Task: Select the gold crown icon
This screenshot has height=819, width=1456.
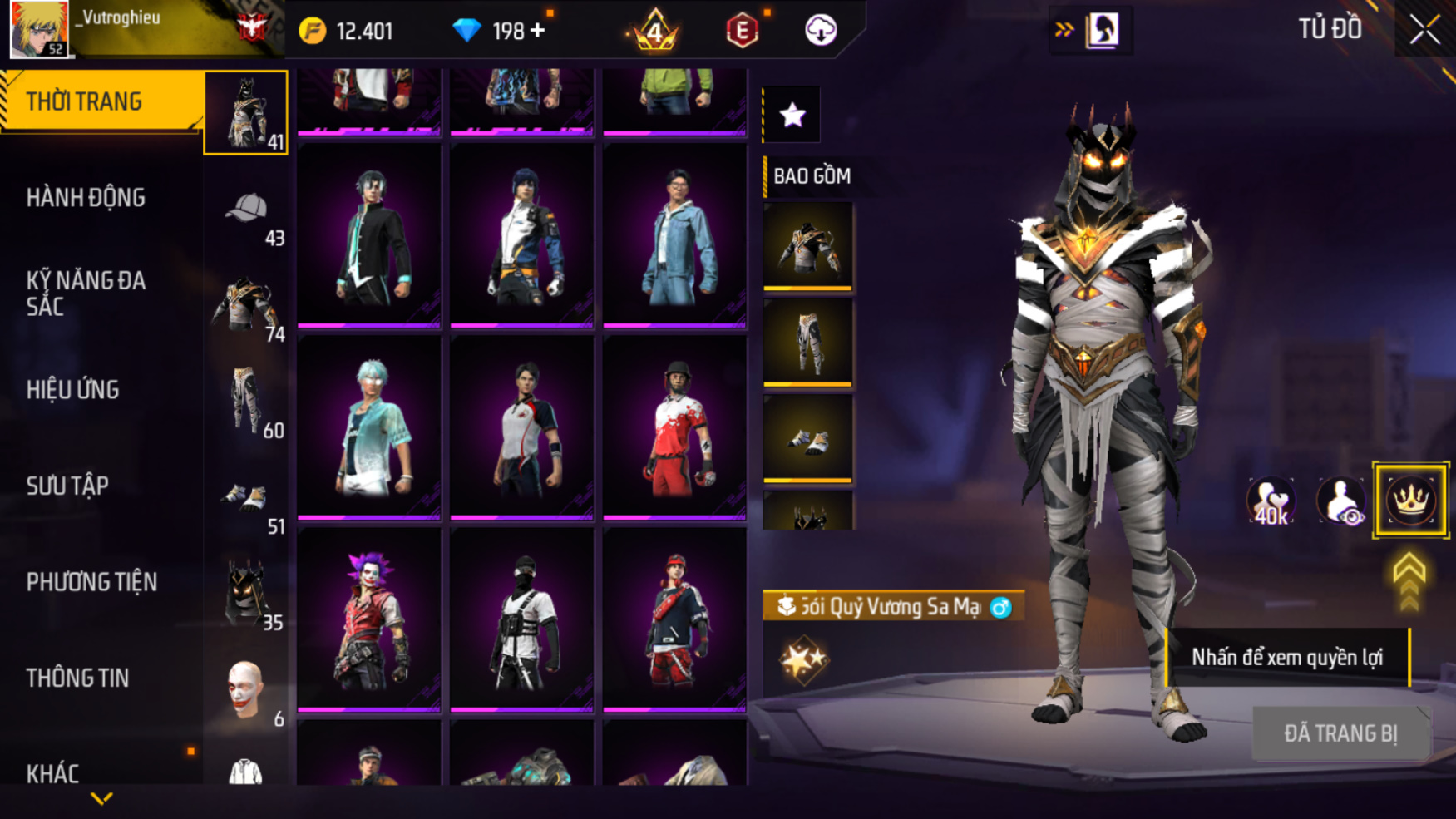Action: tap(1410, 501)
